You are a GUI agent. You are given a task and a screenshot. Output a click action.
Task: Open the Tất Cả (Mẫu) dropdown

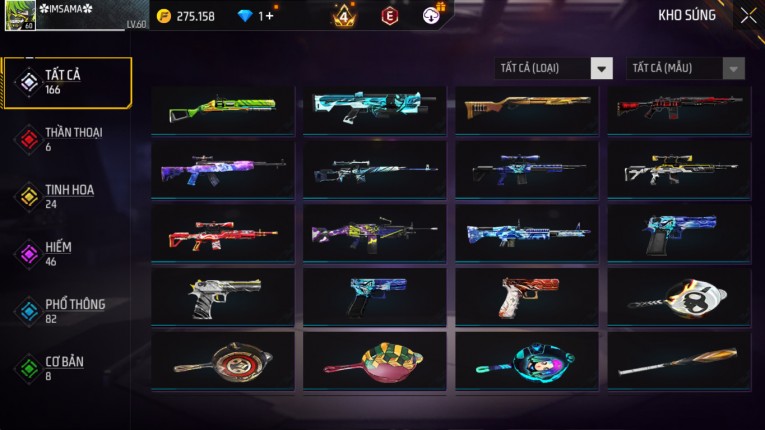pos(686,68)
